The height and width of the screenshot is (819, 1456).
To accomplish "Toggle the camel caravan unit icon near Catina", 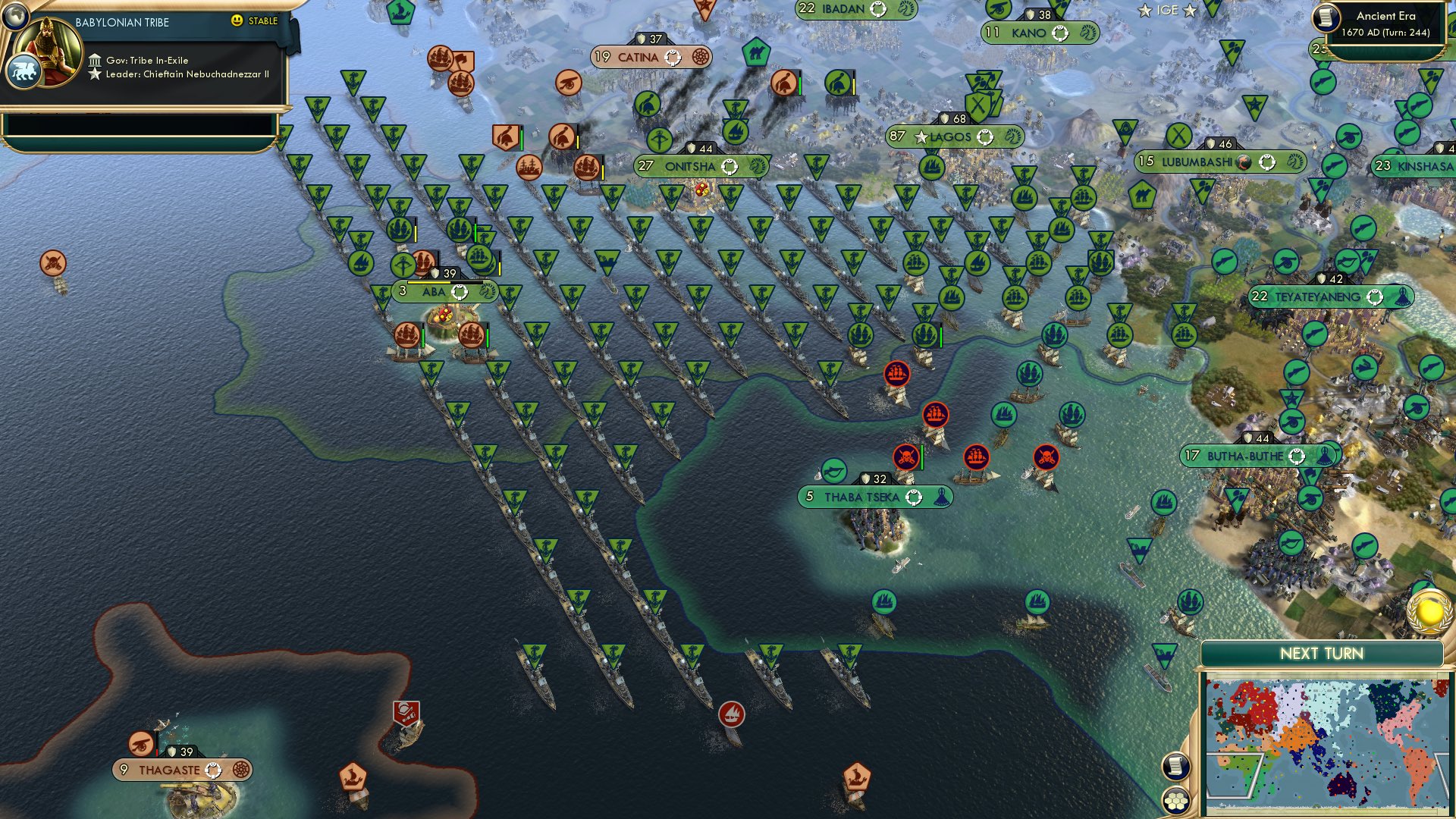I will point(755,52).
